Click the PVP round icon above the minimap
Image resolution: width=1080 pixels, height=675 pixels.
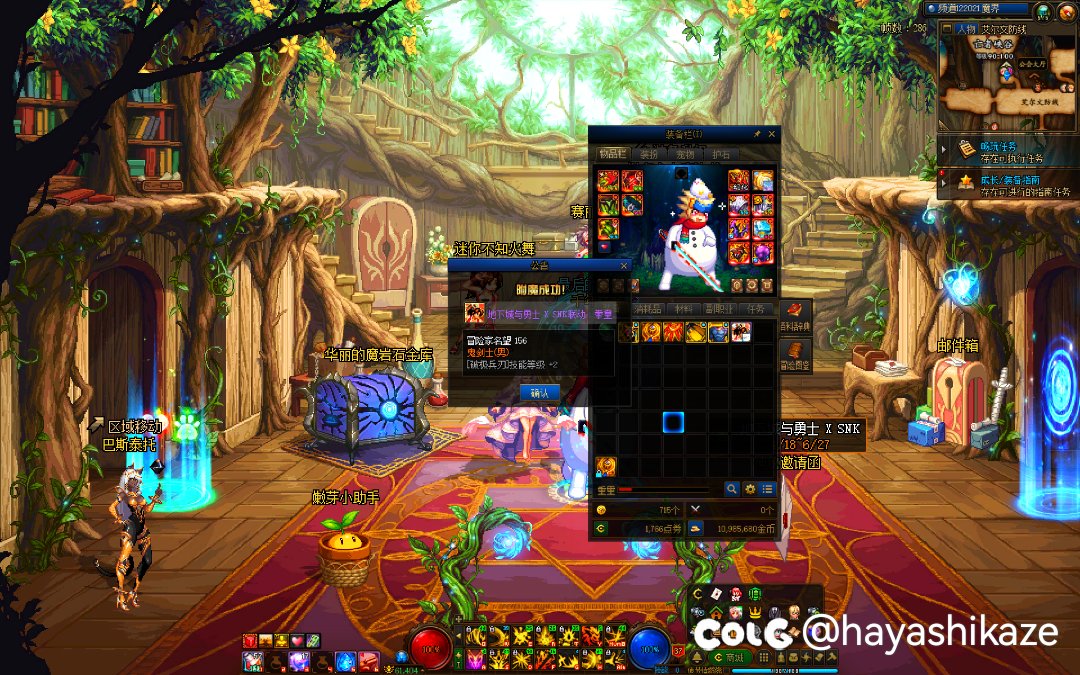[1043, 11]
